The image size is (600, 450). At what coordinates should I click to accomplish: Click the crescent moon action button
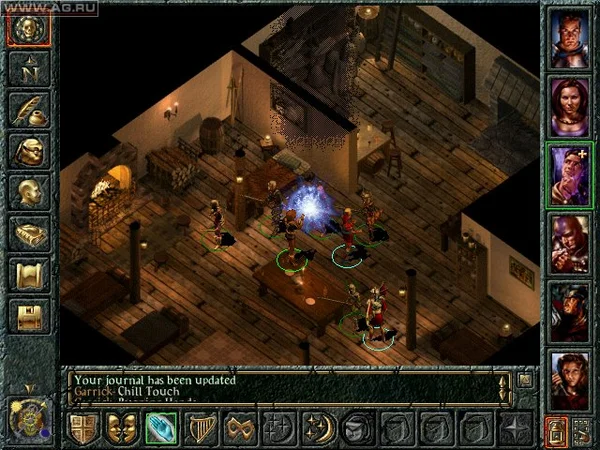318,428
